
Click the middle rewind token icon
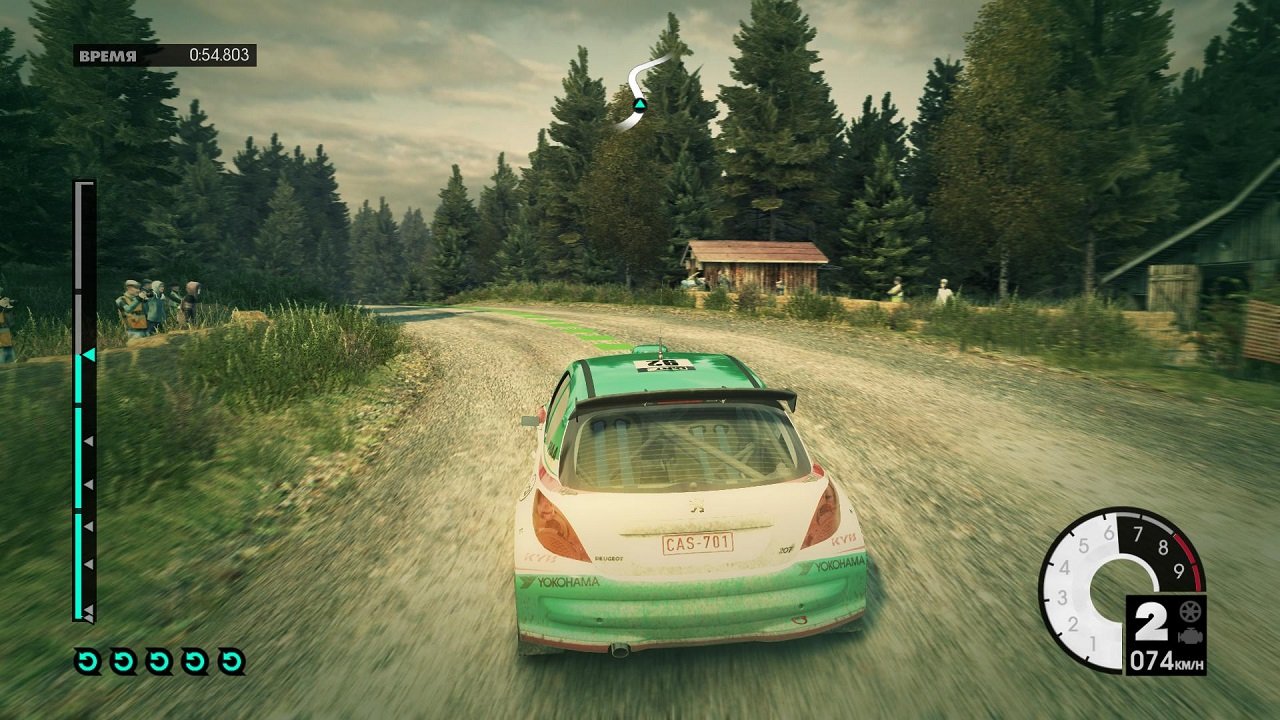click(159, 660)
